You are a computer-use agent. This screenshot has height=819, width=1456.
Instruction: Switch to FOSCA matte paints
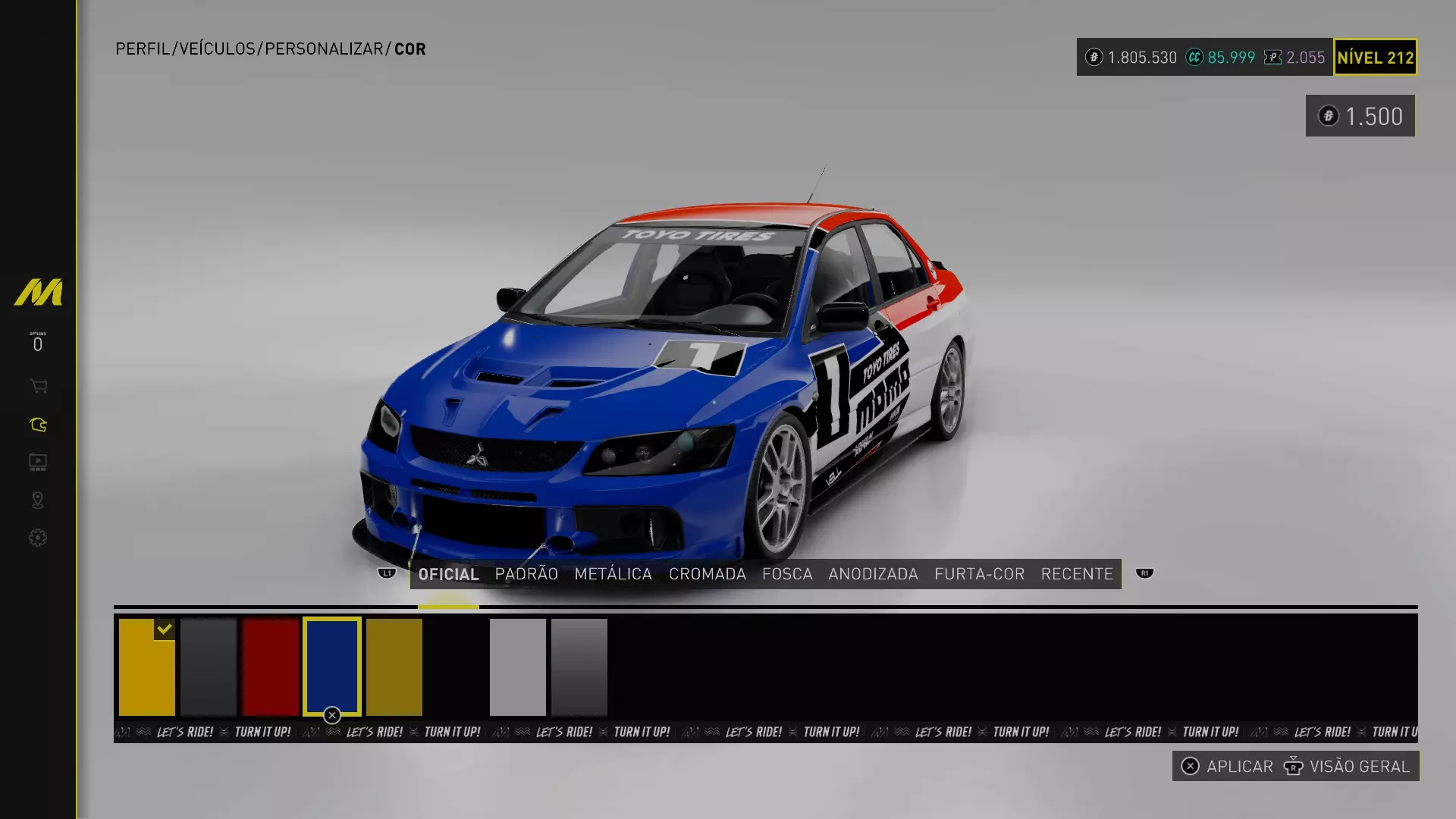(x=787, y=574)
